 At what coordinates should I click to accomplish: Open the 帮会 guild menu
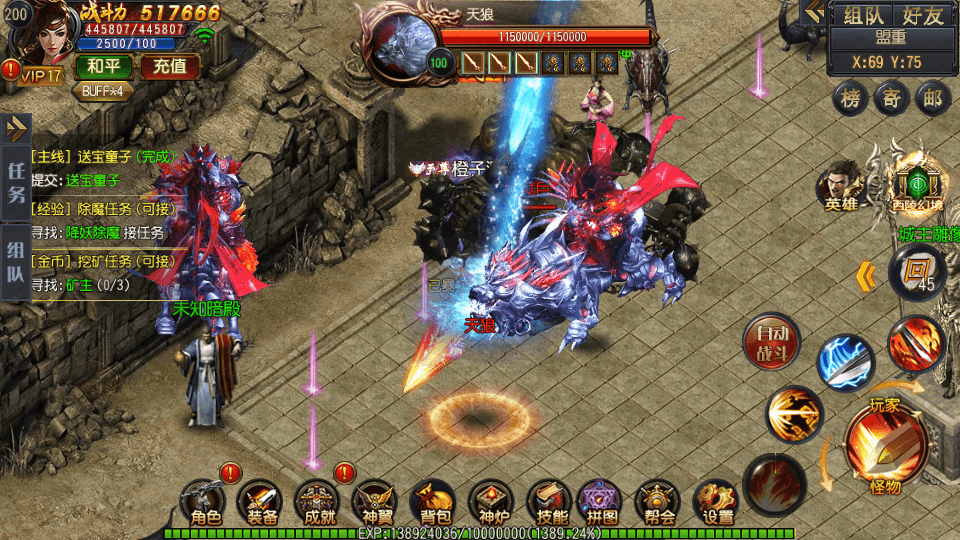point(660,502)
